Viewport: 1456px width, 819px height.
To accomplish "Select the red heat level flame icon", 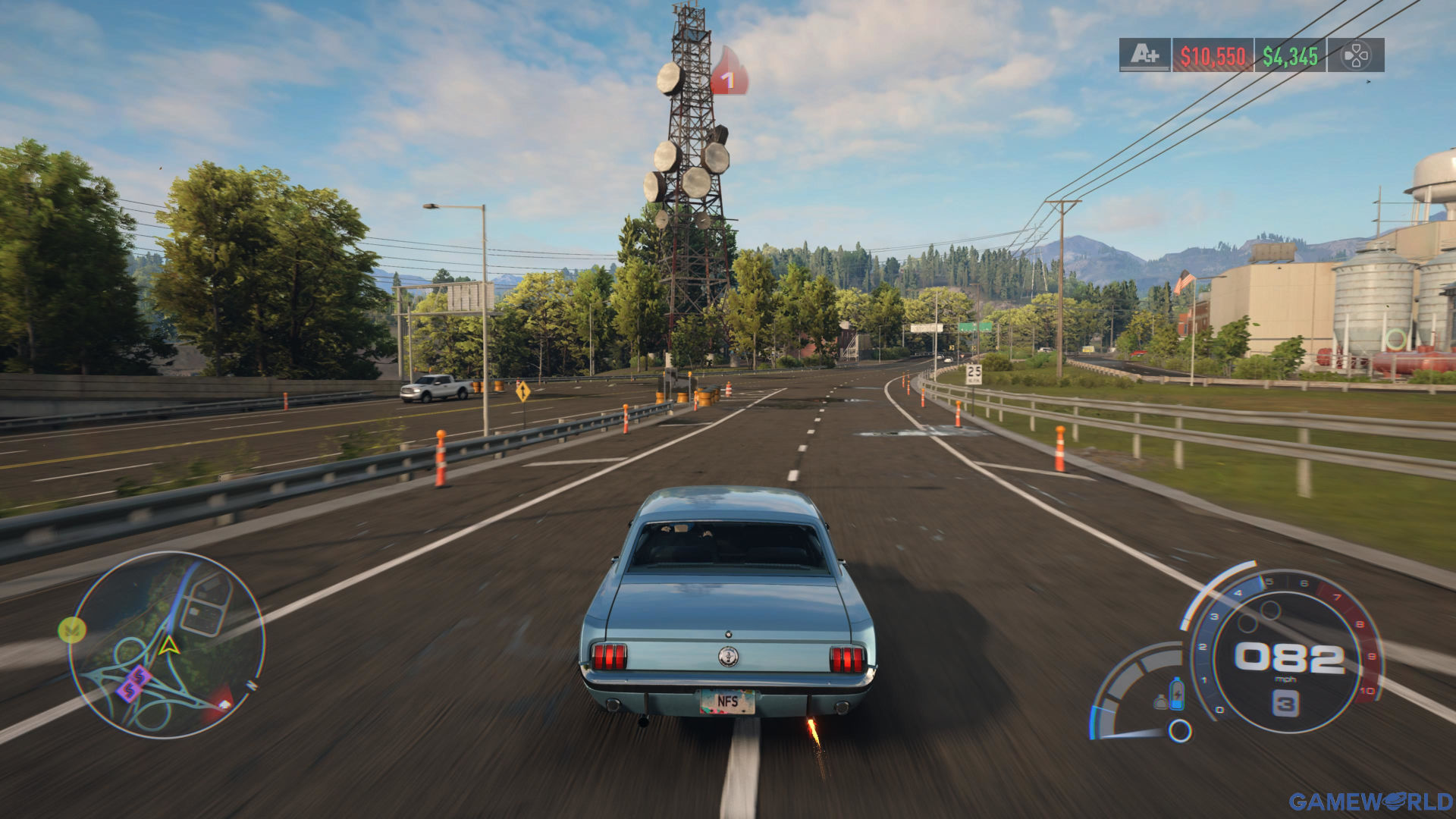I will tap(728, 73).
